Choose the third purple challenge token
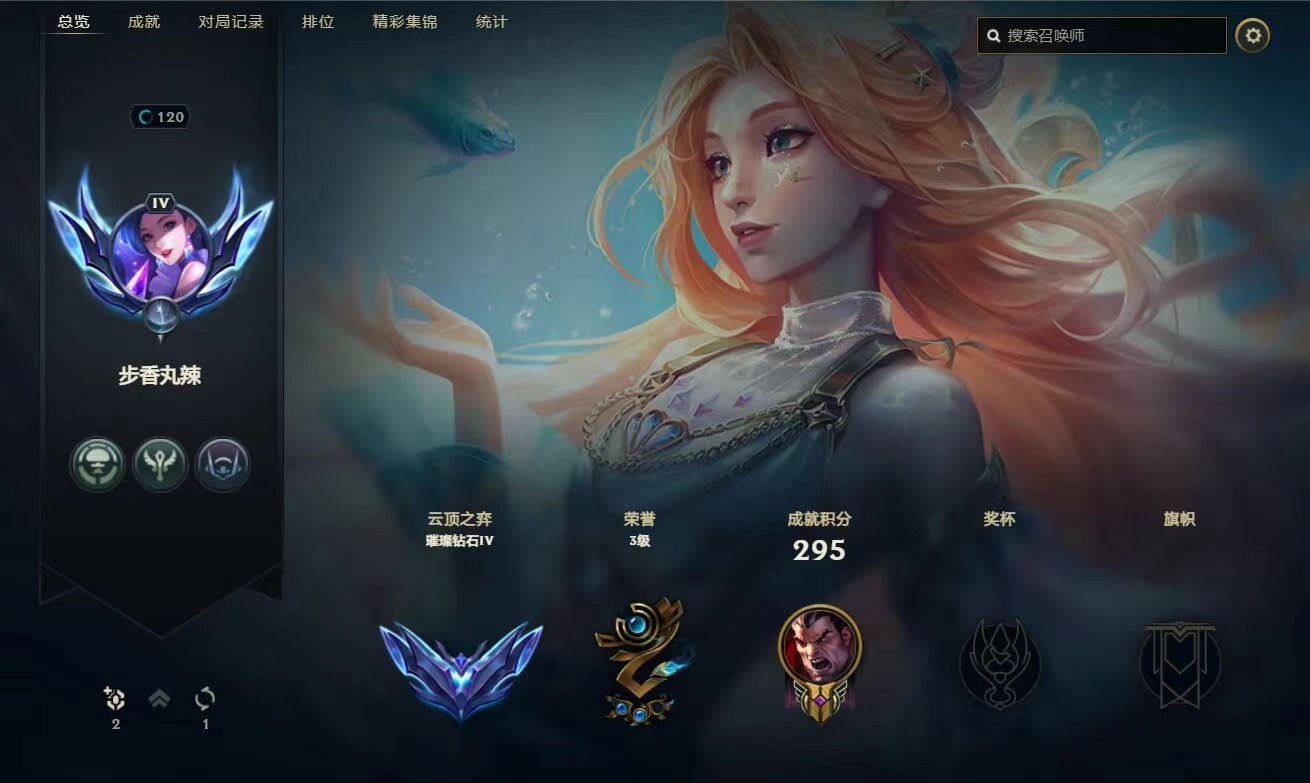The width and height of the screenshot is (1310, 783). [222, 465]
